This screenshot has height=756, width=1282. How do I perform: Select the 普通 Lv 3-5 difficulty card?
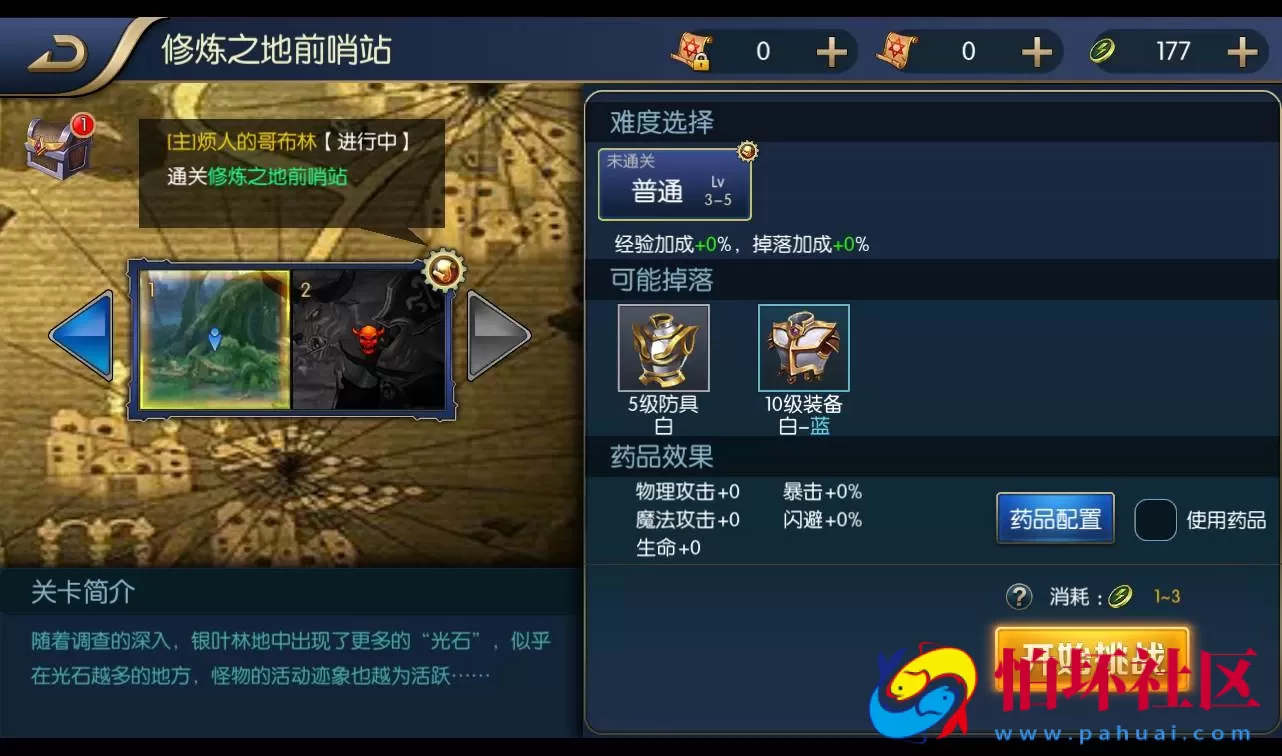675,184
